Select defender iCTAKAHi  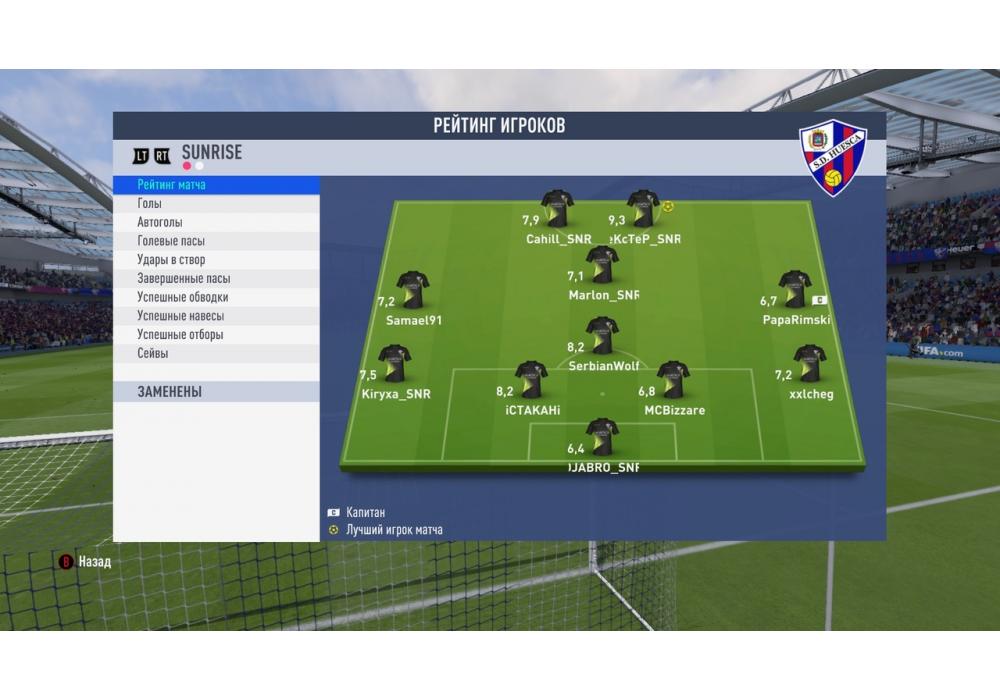point(530,380)
